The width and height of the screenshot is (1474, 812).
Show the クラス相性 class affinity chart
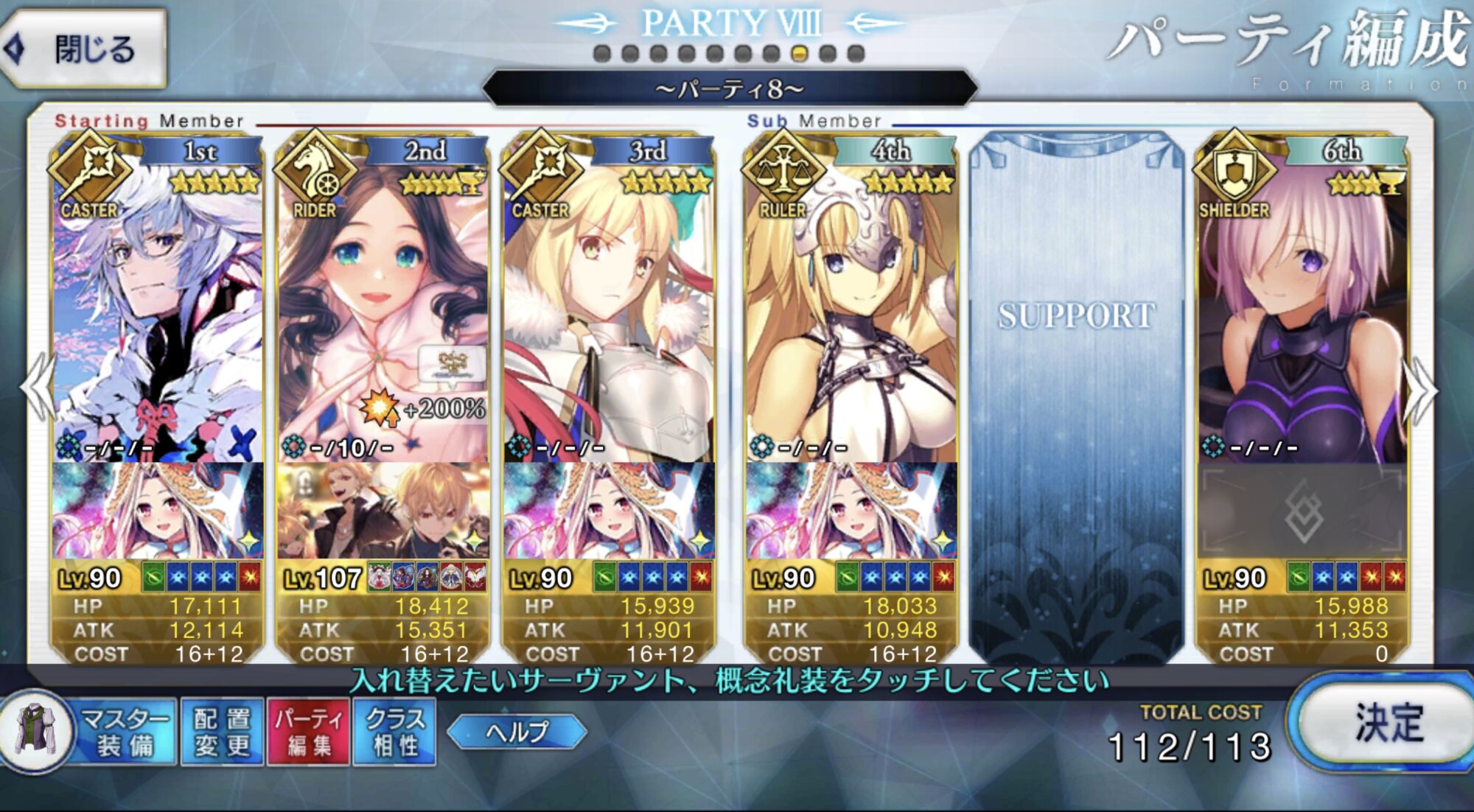[395, 732]
